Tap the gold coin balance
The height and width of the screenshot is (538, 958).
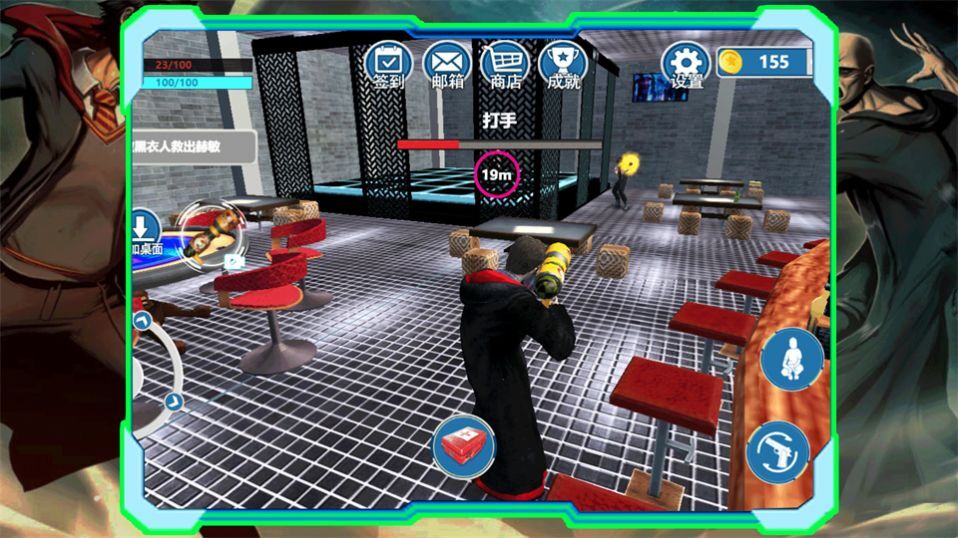pyautogui.click(x=762, y=62)
